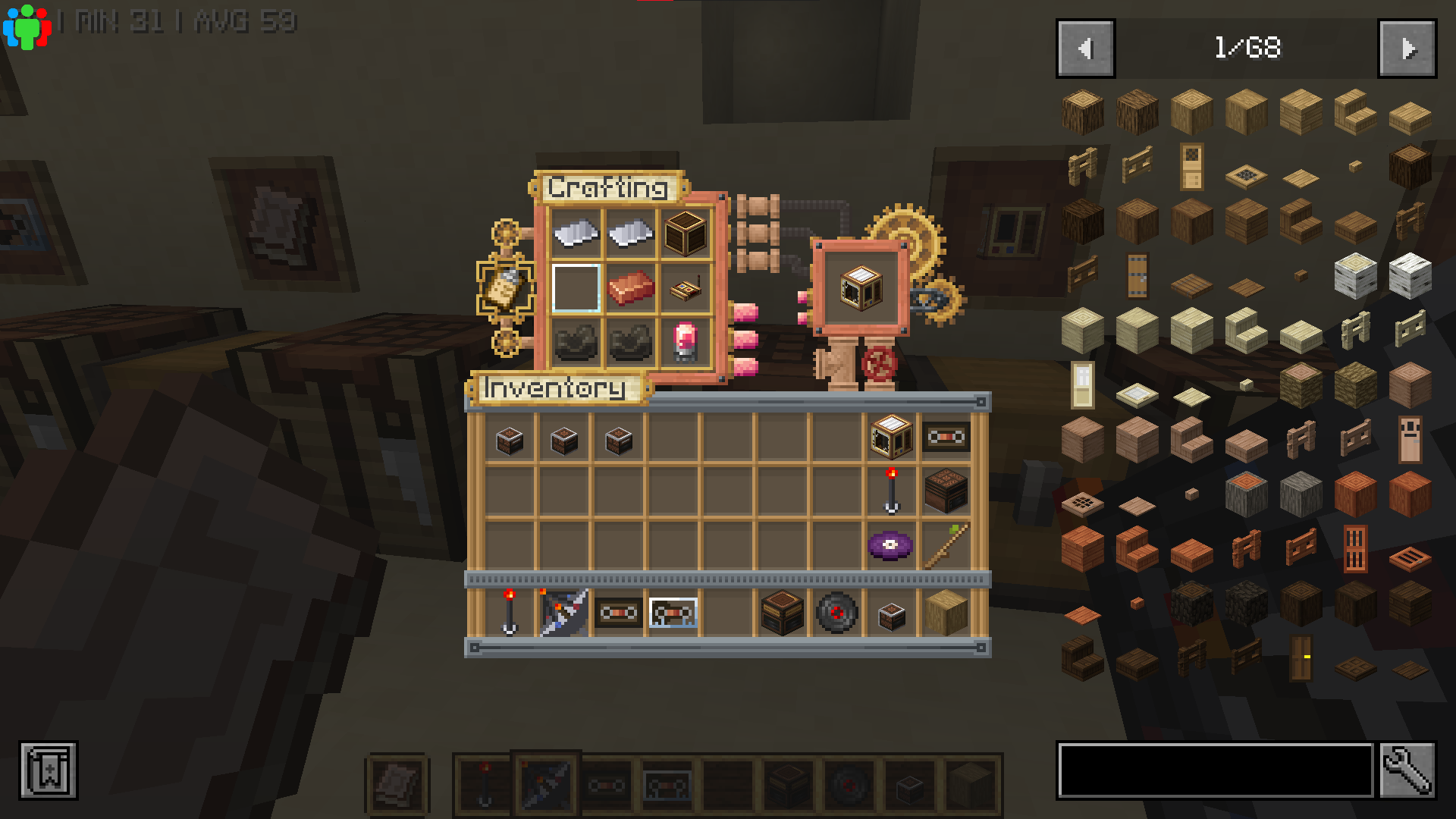
Task: Open the wrench settings button
Action: 1407,770
